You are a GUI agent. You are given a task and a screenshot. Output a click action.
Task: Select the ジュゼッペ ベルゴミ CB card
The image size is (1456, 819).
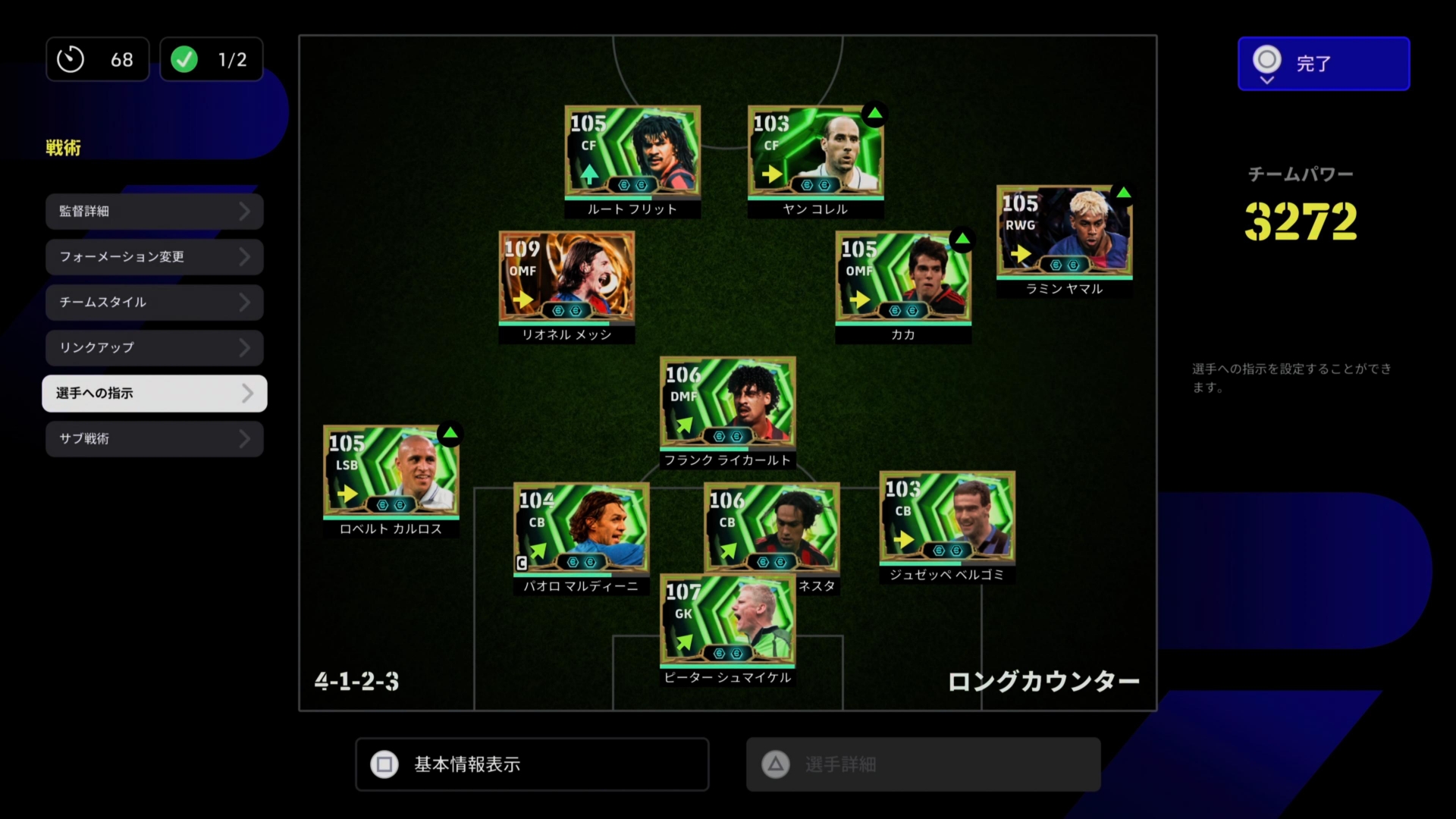pyautogui.click(x=946, y=519)
